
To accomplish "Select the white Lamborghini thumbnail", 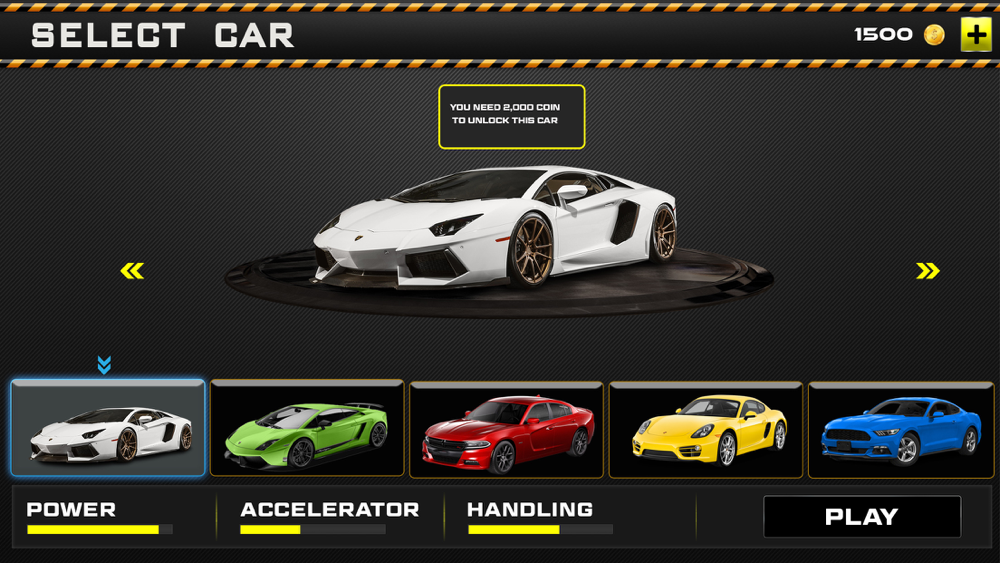I will click(108, 428).
